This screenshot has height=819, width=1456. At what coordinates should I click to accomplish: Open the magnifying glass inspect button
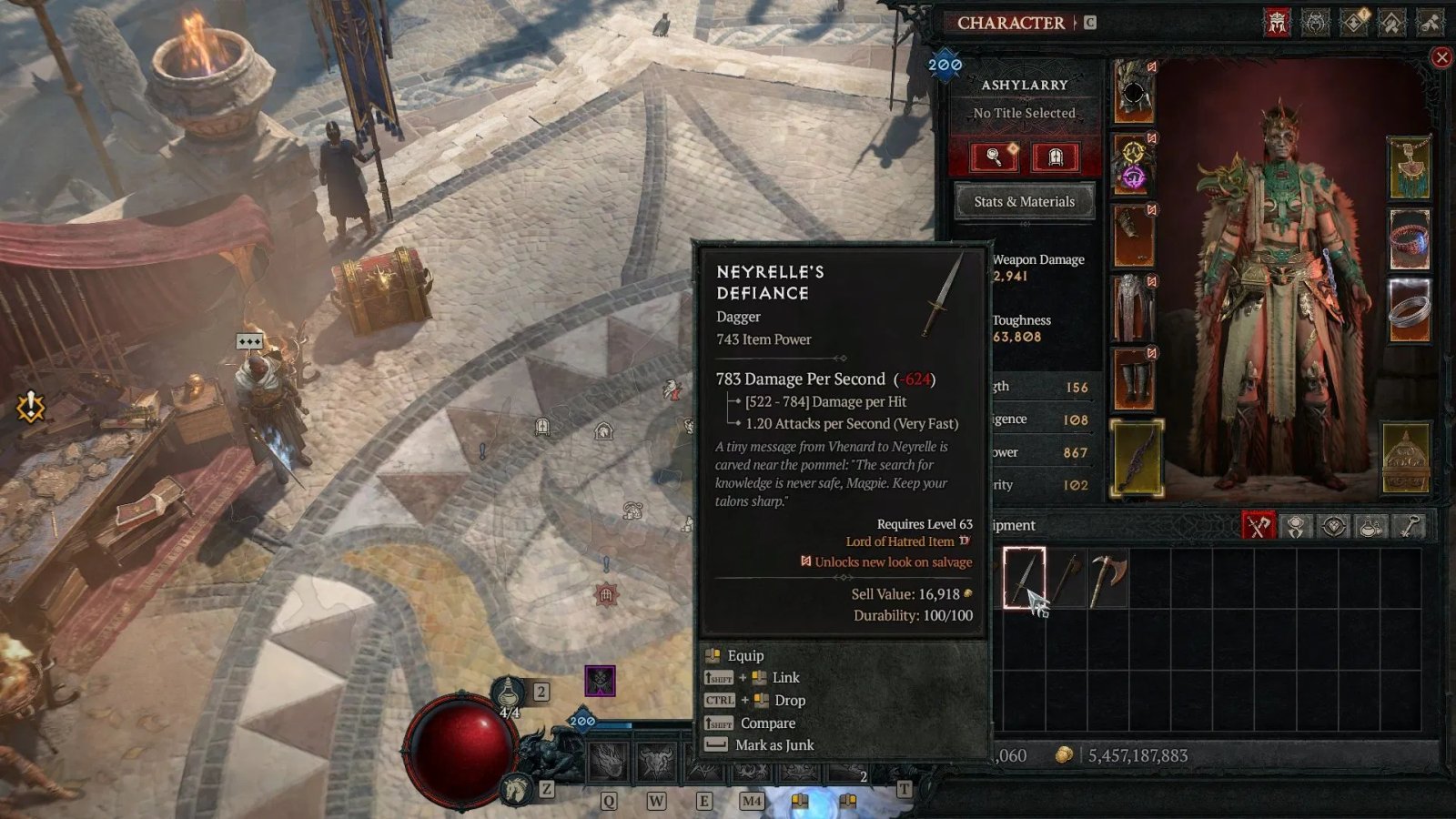995,157
